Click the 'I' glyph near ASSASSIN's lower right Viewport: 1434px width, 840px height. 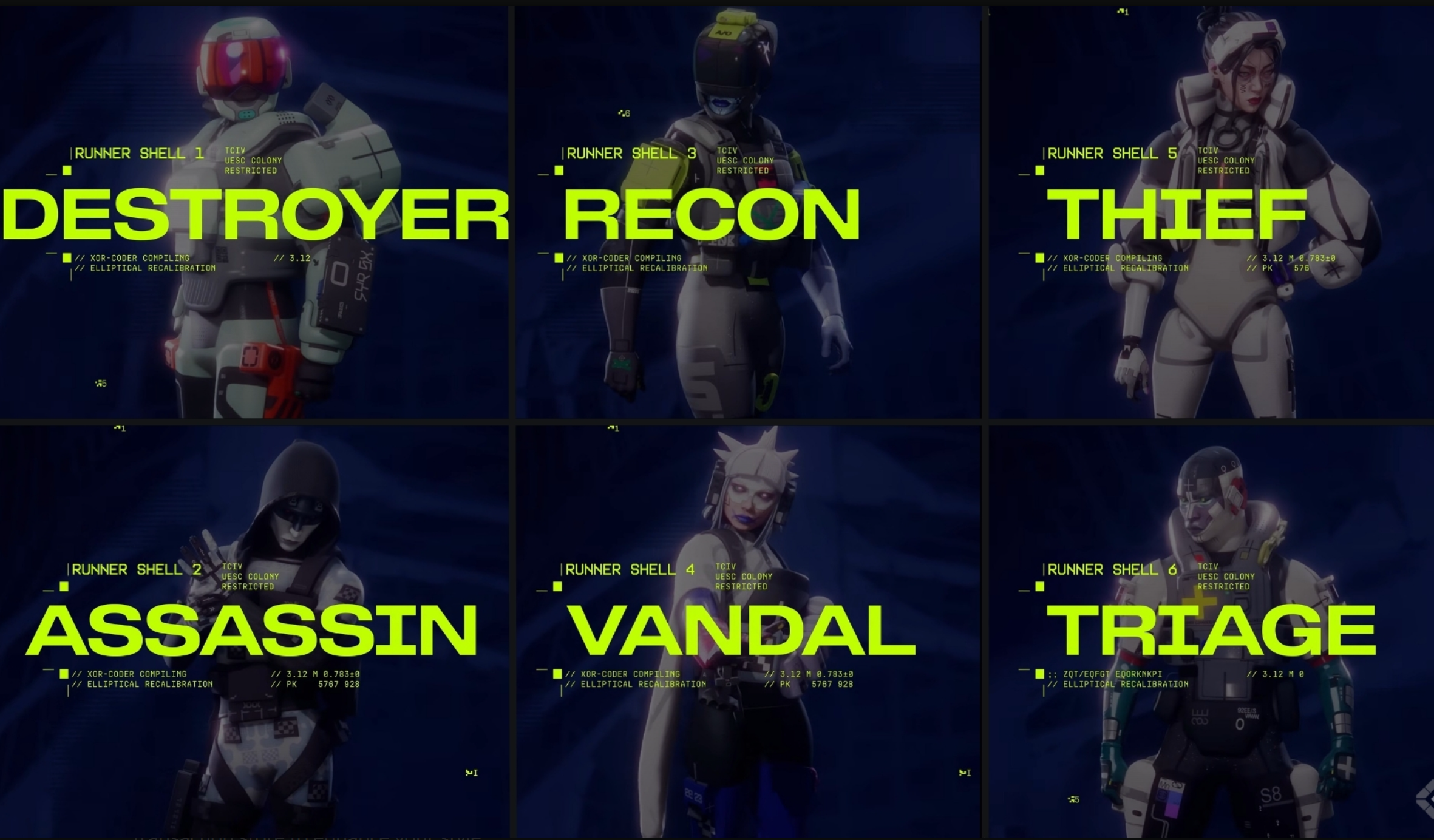(x=474, y=772)
